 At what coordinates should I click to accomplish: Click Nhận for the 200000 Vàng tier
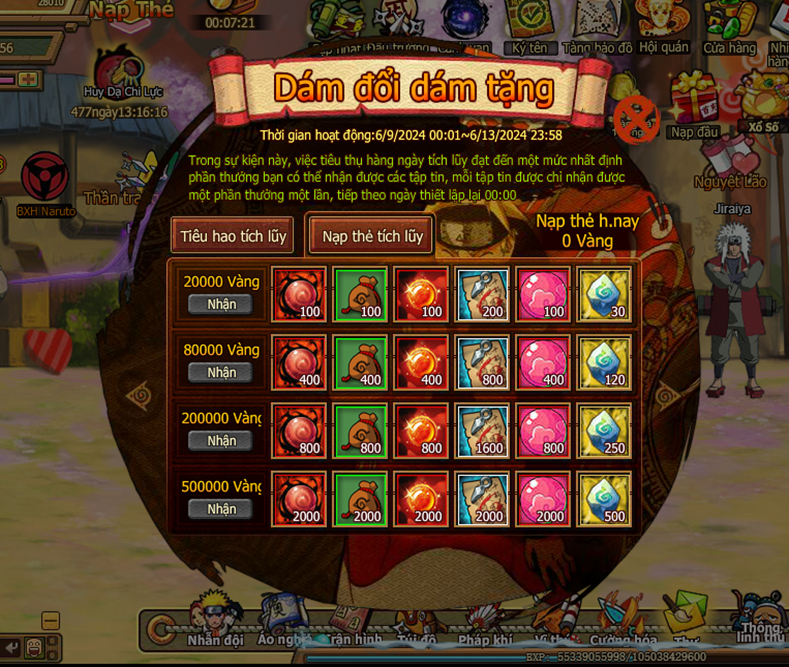pos(221,440)
